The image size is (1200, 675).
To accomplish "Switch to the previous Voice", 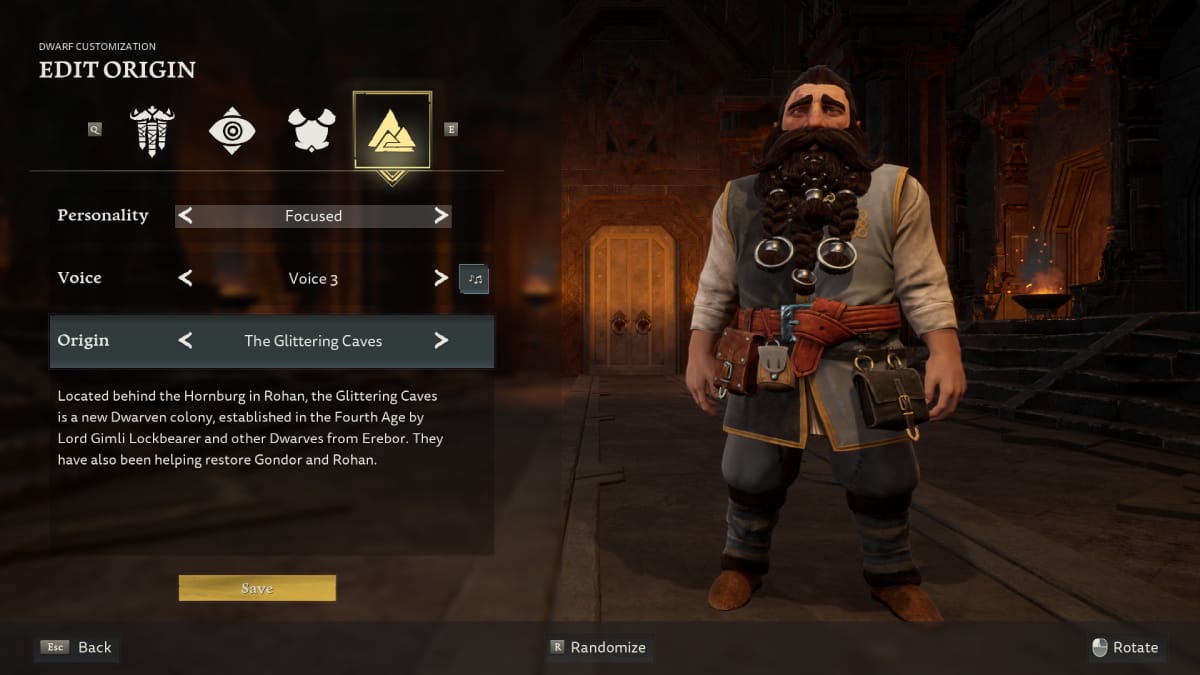I will (x=185, y=278).
